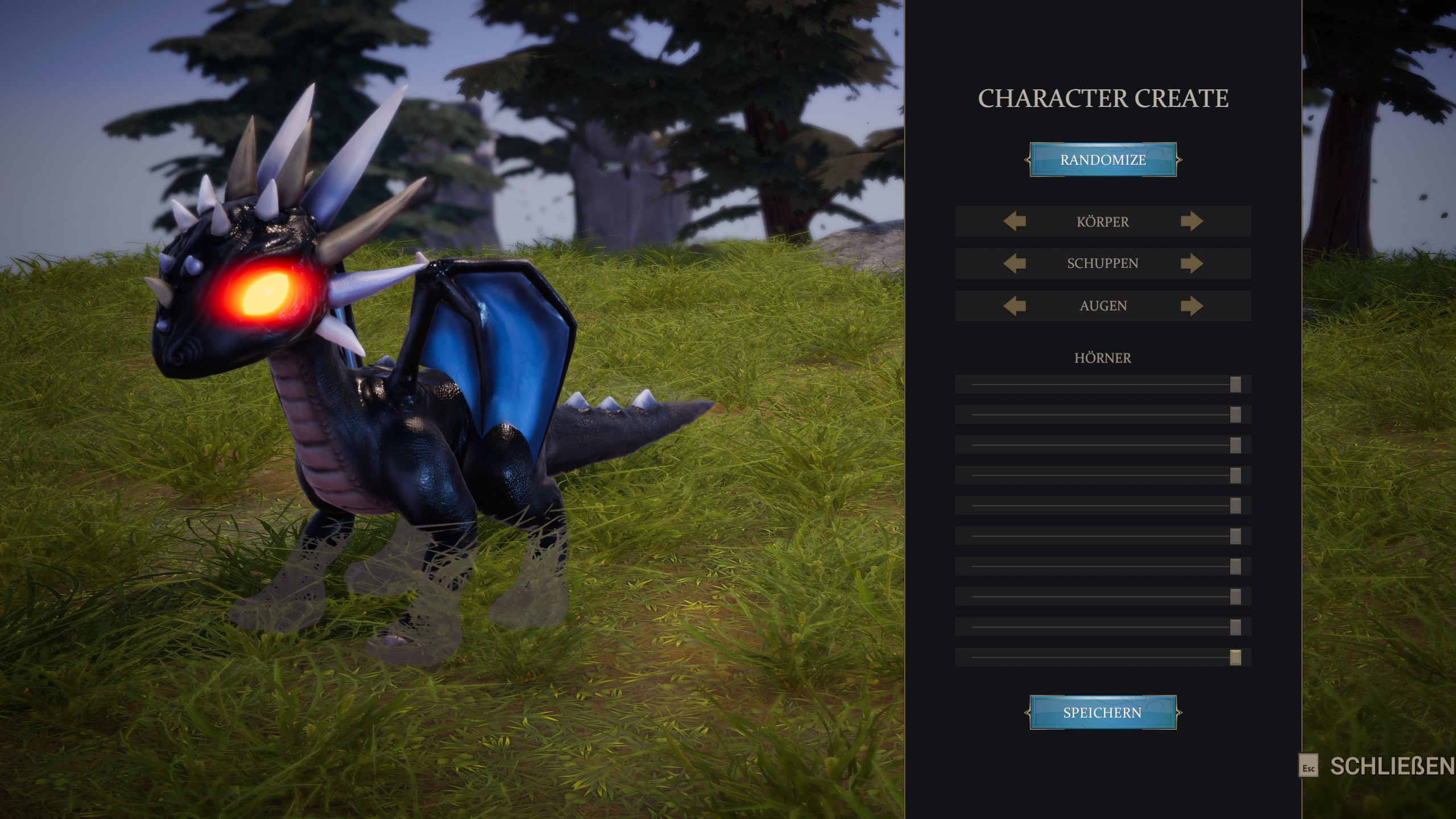Select previous Körper option with left arrow
Screen dimensions: 1456x819
[x=1015, y=221]
